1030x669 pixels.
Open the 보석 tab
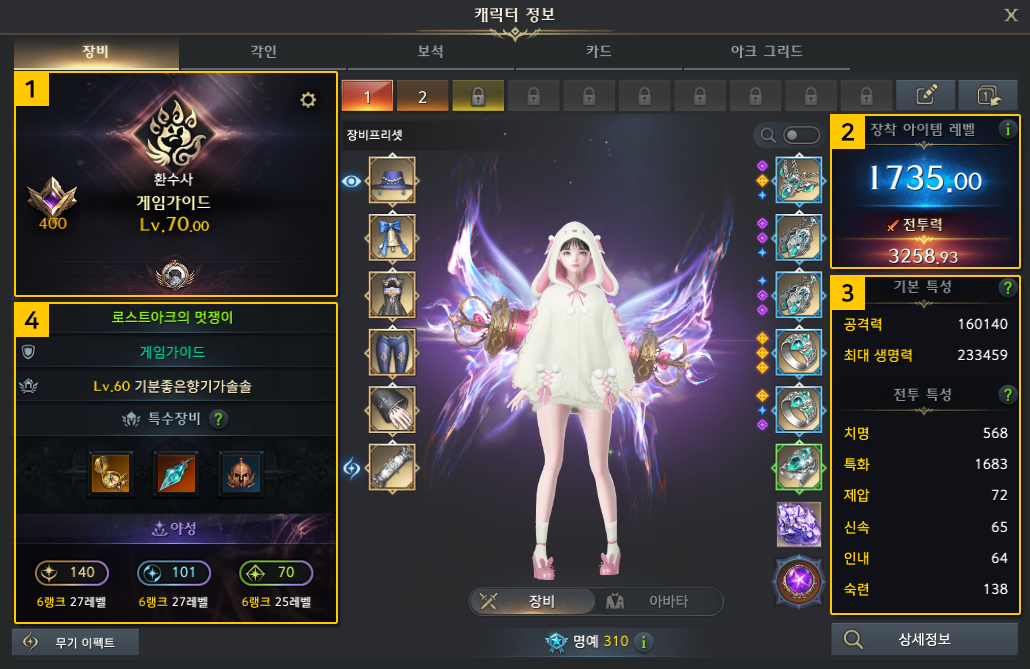(x=430, y=51)
